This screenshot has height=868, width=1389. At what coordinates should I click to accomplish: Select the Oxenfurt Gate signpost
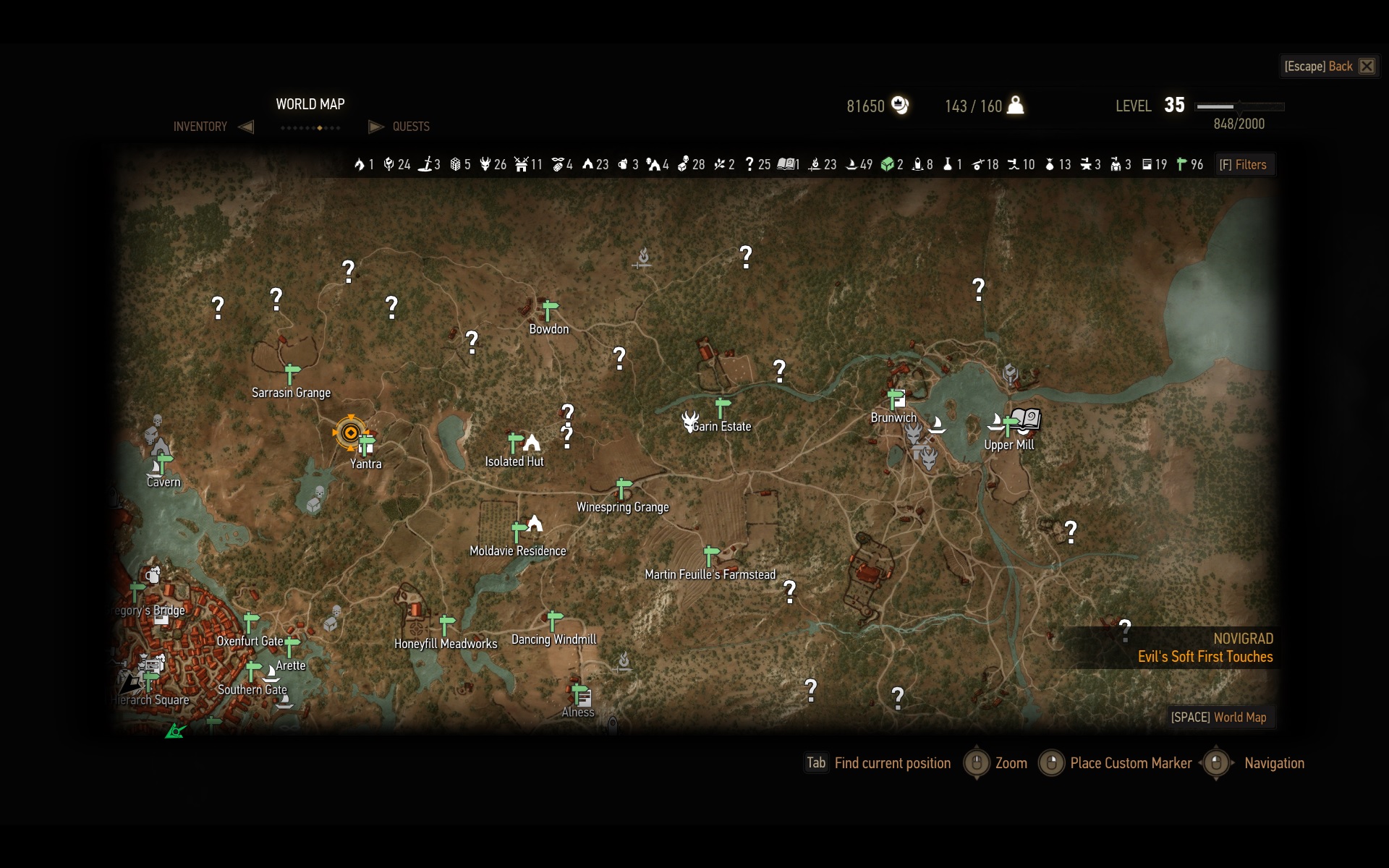[x=250, y=622]
